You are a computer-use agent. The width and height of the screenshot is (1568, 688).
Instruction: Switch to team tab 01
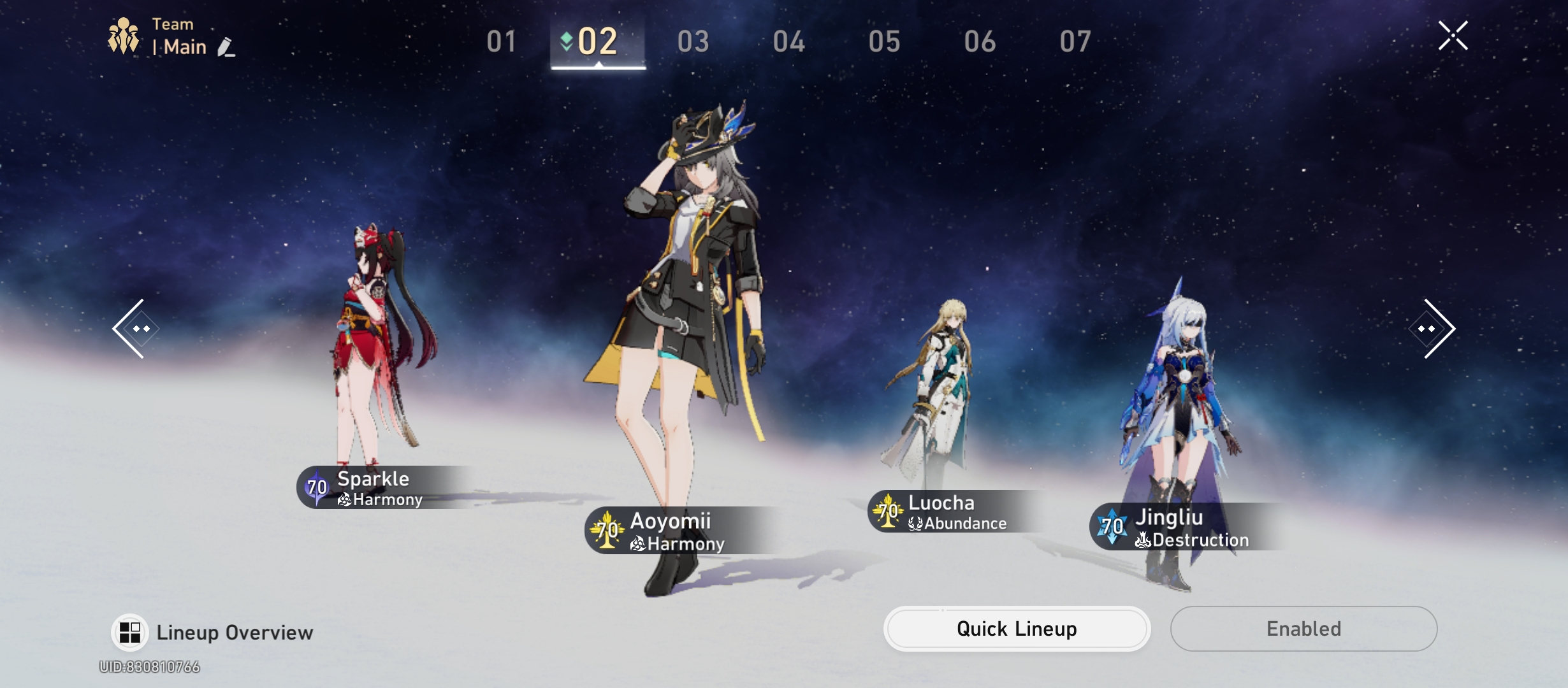pos(502,41)
